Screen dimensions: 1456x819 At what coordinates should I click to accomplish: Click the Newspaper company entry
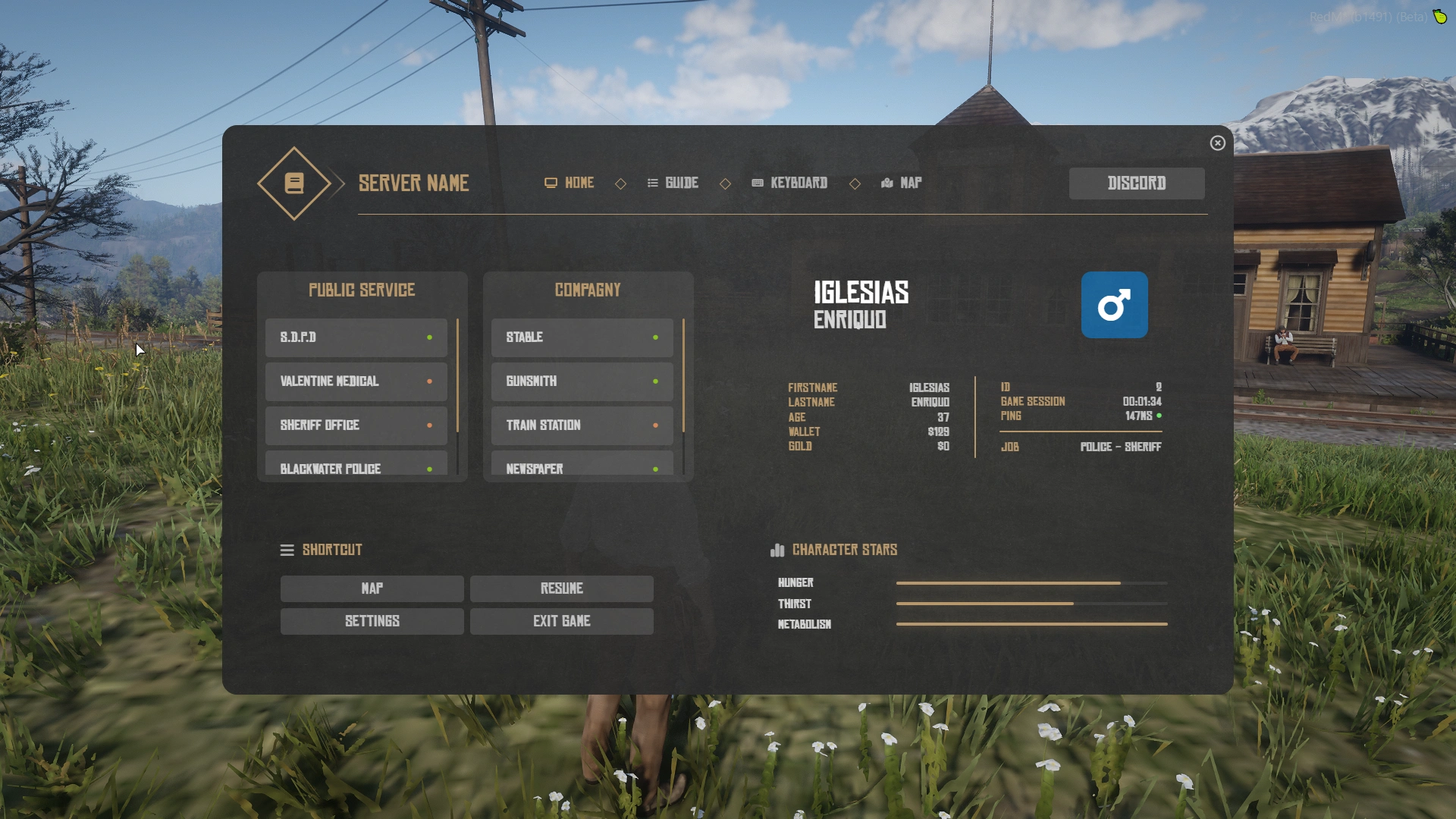582,466
